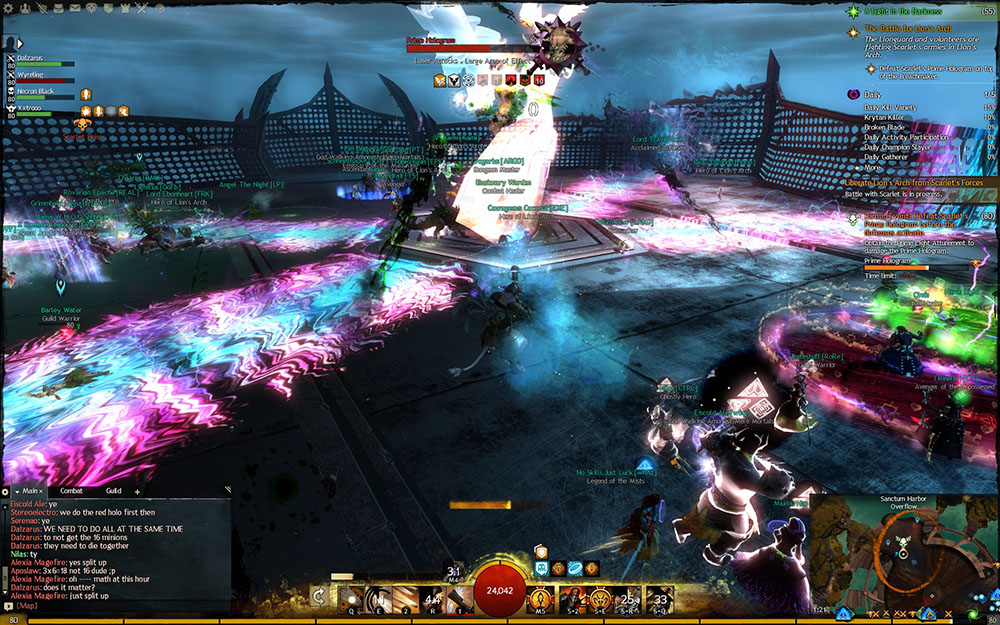Image resolution: width=1000 pixels, height=625 pixels.
Task: Expand the Daily achievements tracker
Action: [x=855, y=95]
